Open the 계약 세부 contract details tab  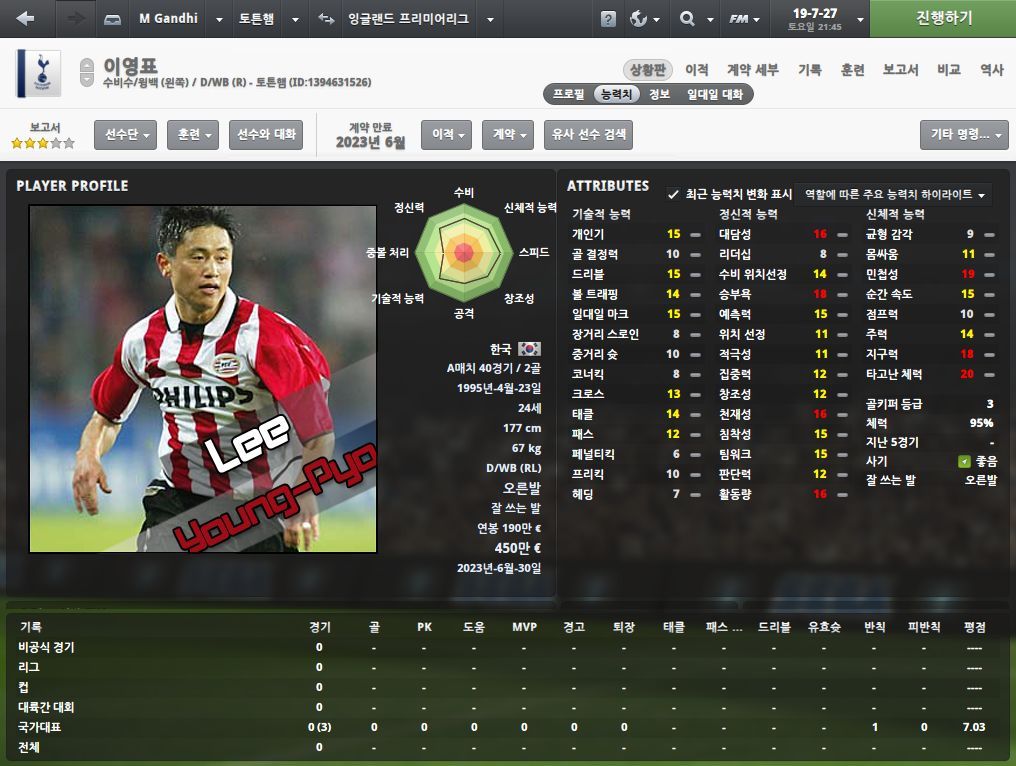tap(752, 69)
